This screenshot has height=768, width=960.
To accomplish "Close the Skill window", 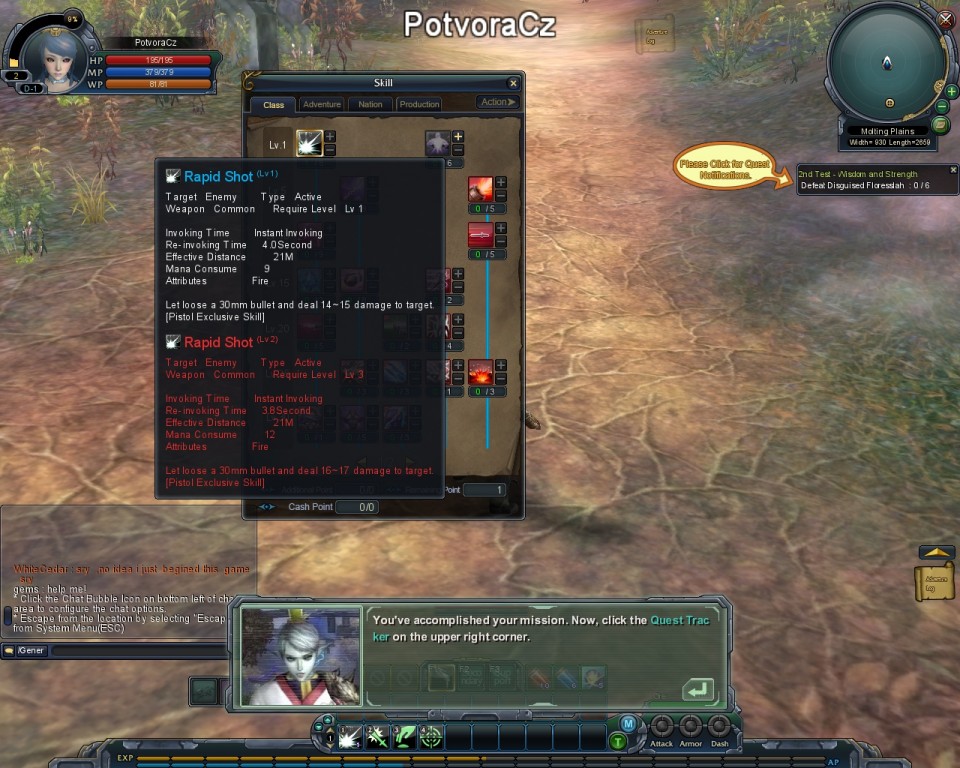I will [x=513, y=84].
